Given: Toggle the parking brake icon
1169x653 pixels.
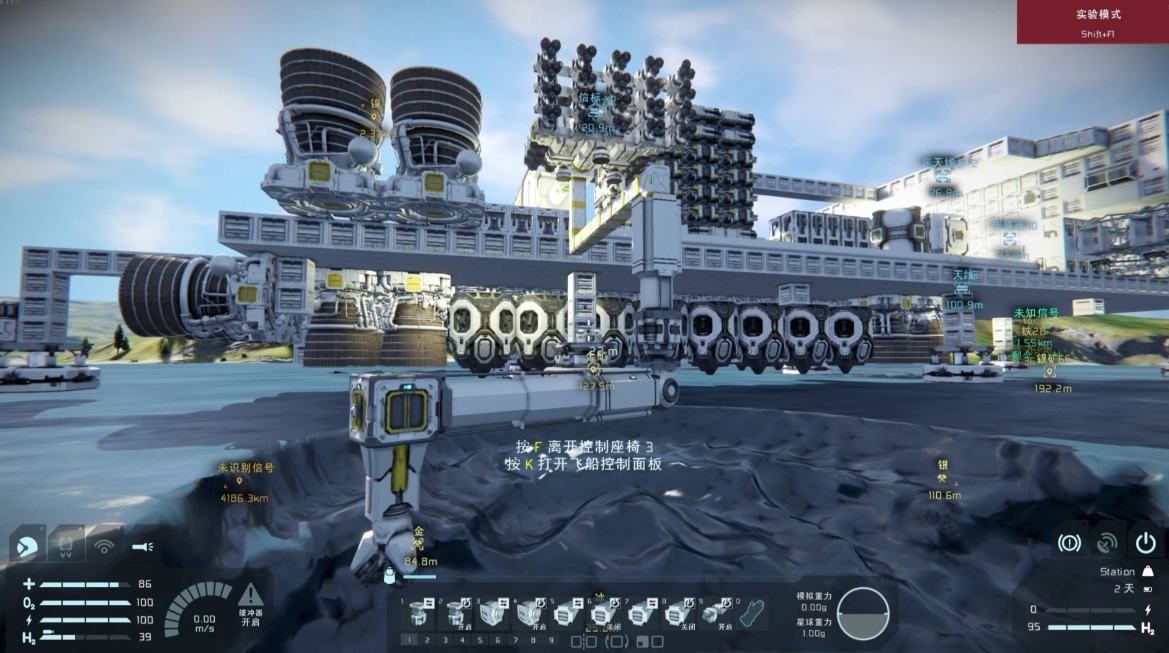Looking at the screenshot, I should 1068,543.
